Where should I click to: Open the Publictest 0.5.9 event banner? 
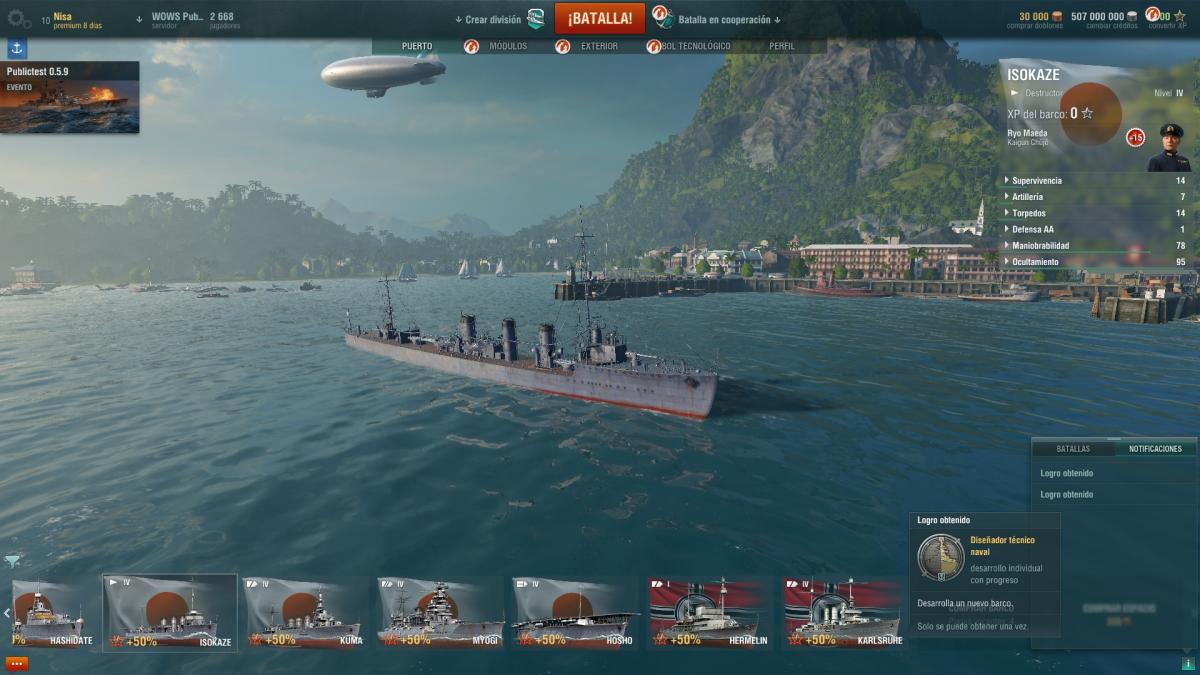point(70,98)
